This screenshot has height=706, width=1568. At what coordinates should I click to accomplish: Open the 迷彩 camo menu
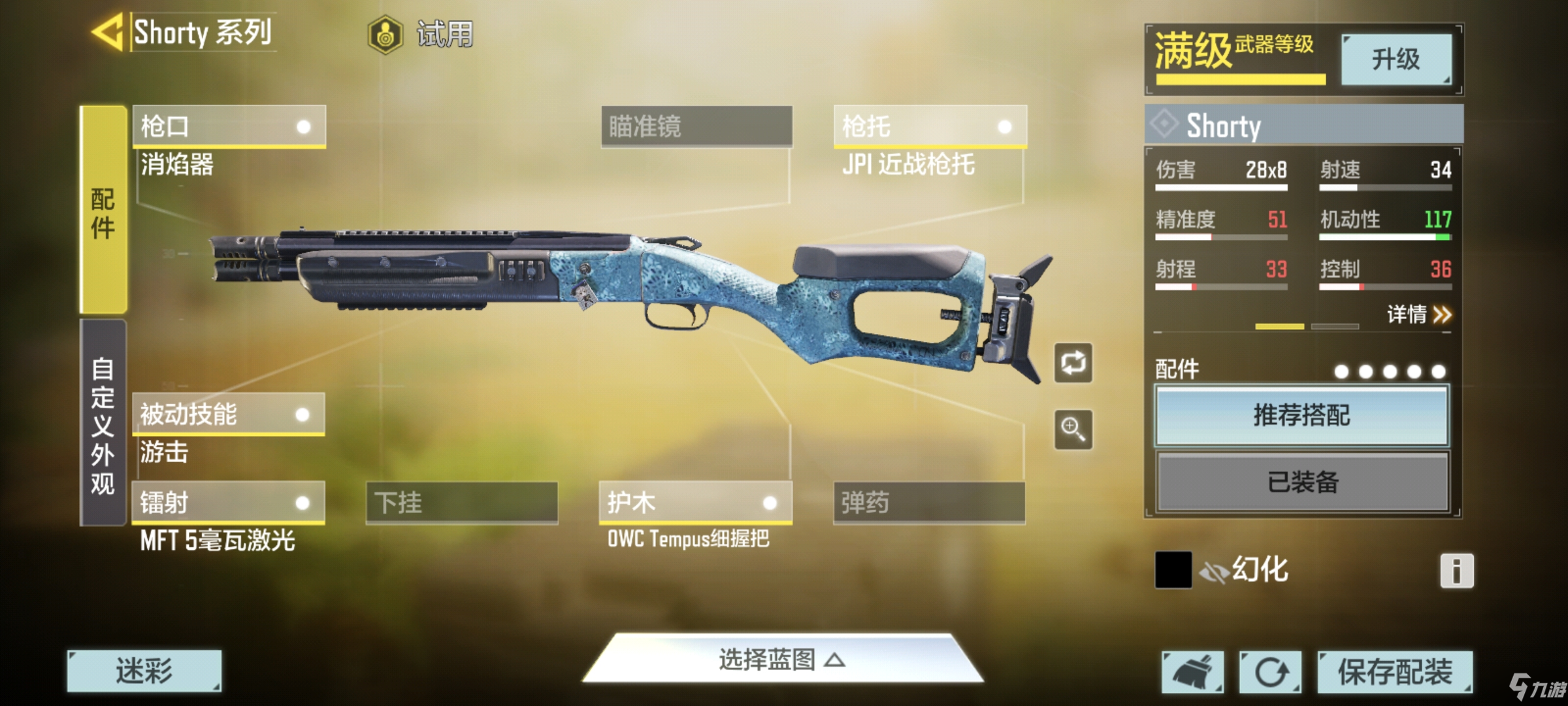point(144,671)
